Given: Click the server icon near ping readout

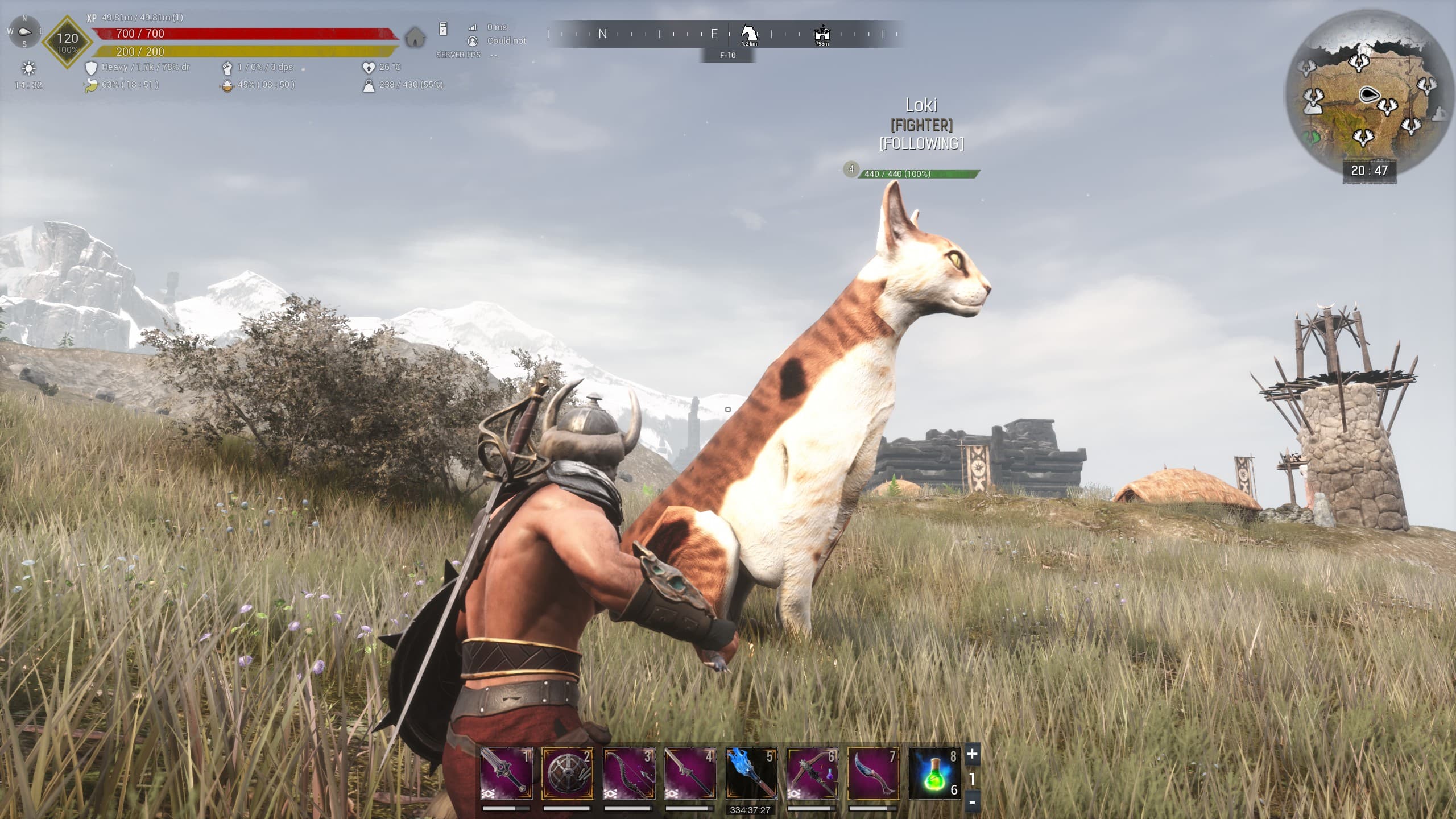Looking at the screenshot, I should pos(444,28).
